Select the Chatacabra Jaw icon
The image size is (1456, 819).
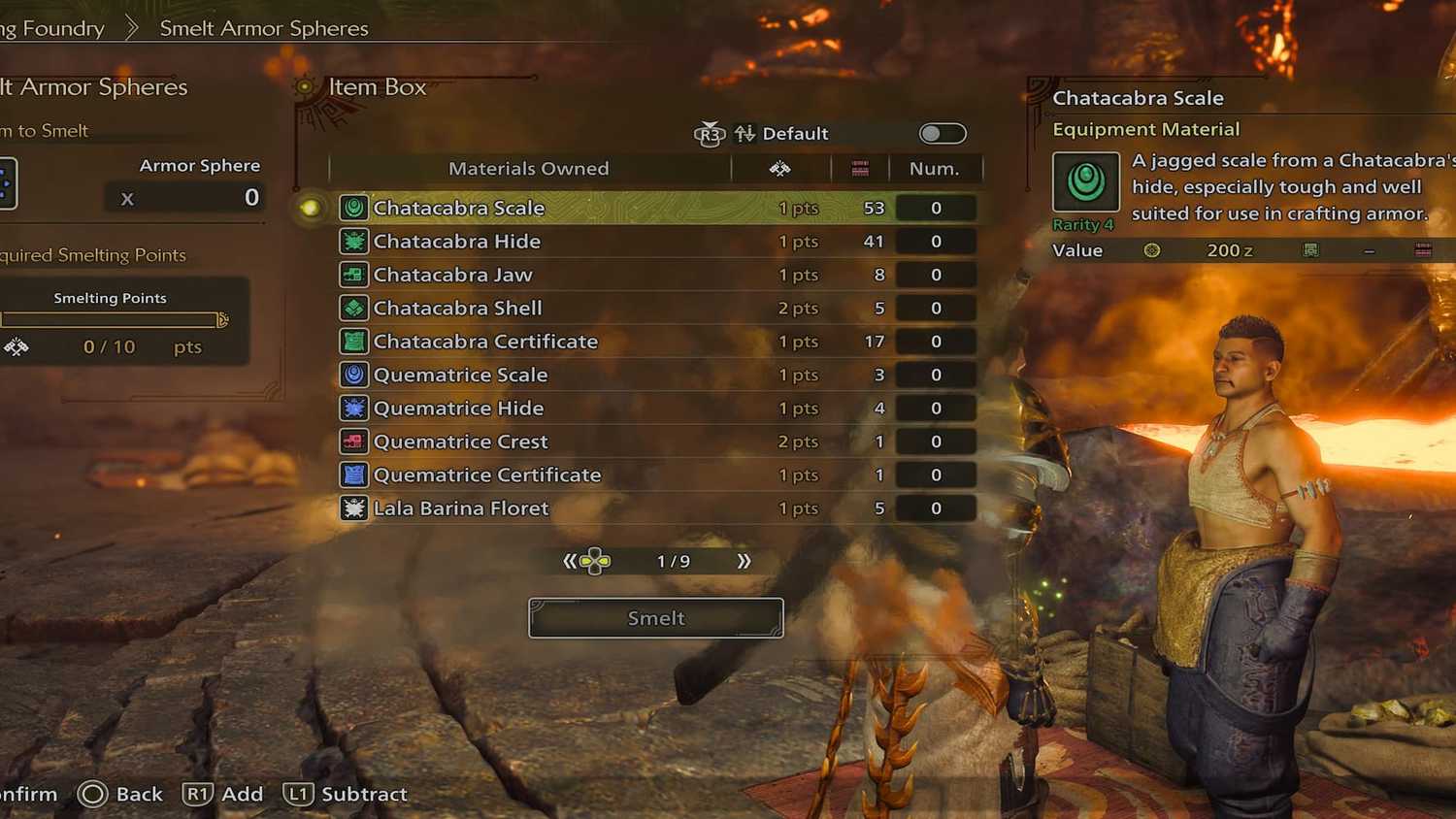353,275
